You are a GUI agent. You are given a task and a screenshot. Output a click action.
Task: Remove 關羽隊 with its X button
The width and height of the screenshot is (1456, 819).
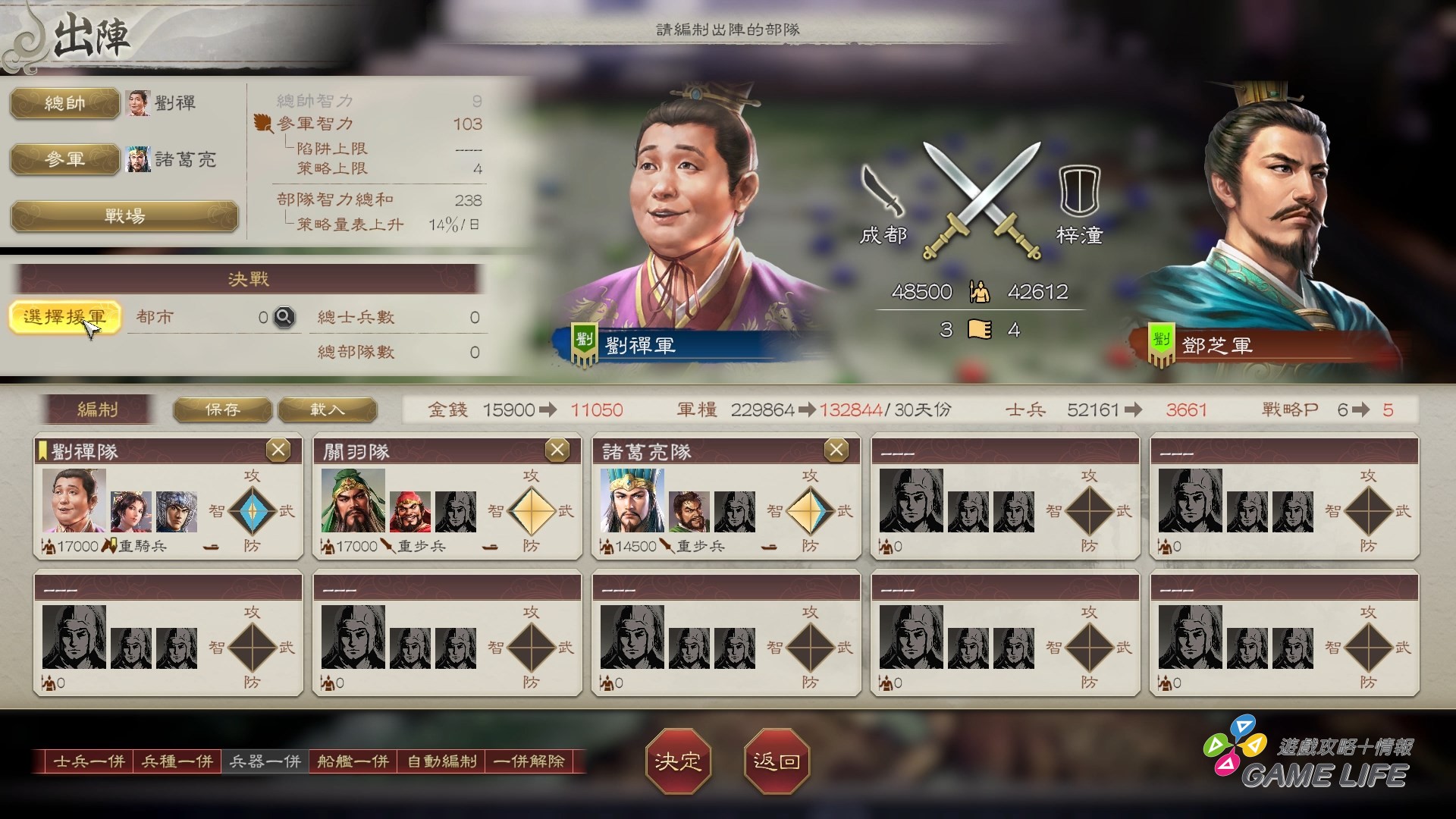pyautogui.click(x=557, y=449)
